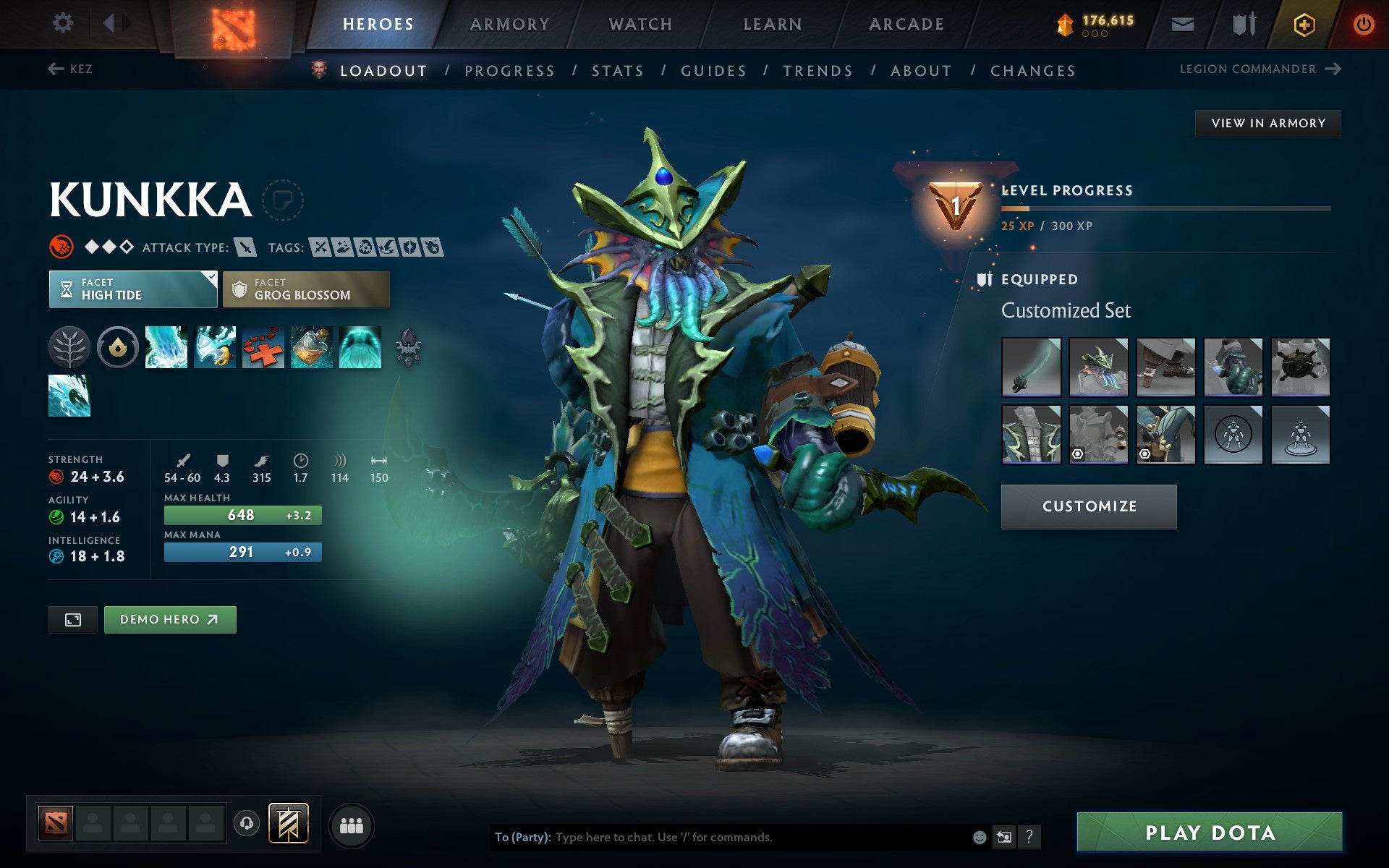Click the Legion Commander forward arrow
This screenshot has height=868, width=1389.
click(1333, 69)
